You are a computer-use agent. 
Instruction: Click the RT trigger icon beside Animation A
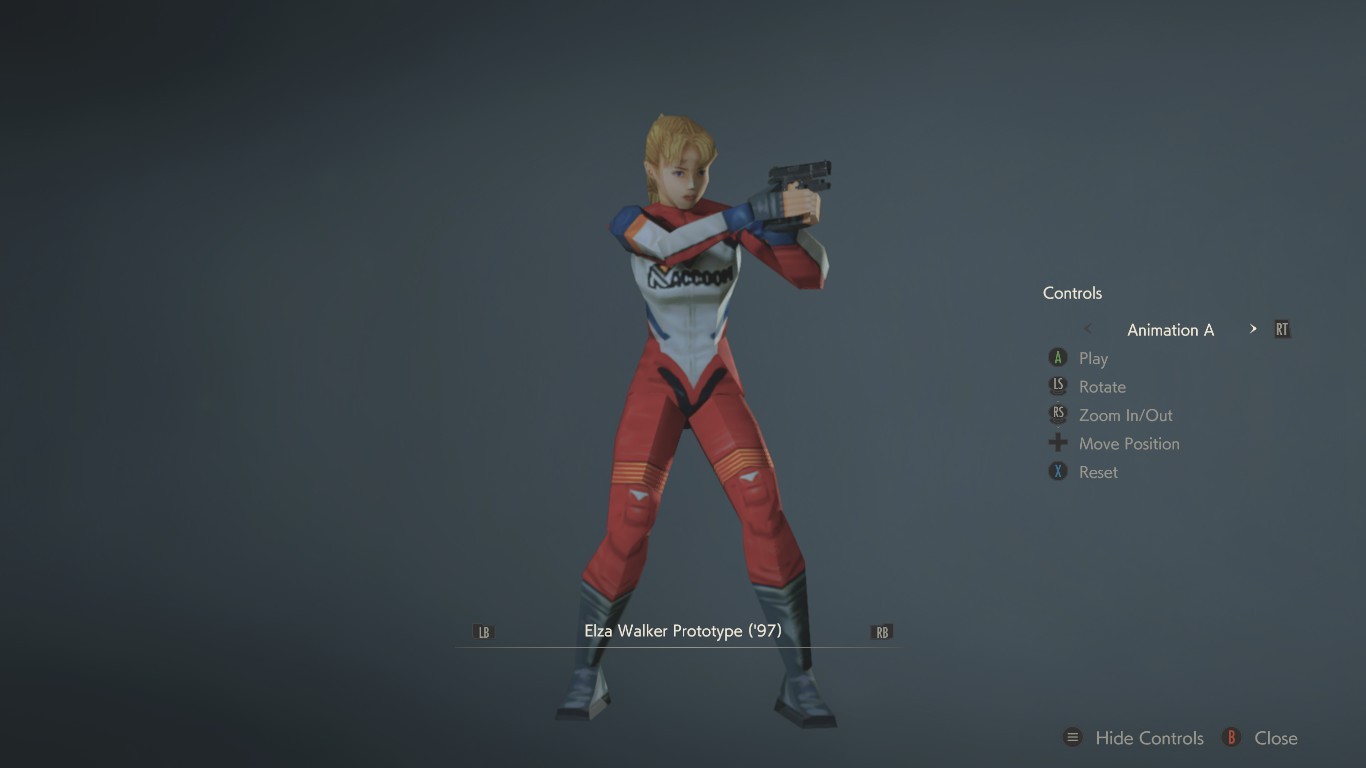(x=1281, y=328)
